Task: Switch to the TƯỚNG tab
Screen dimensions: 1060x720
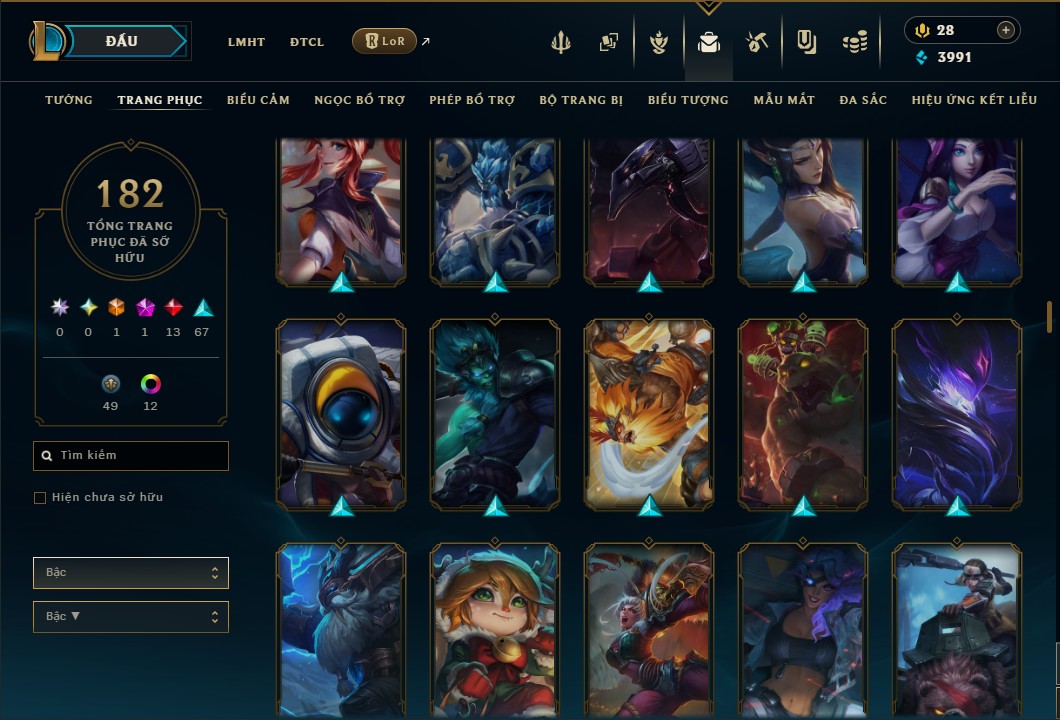Action: [69, 100]
